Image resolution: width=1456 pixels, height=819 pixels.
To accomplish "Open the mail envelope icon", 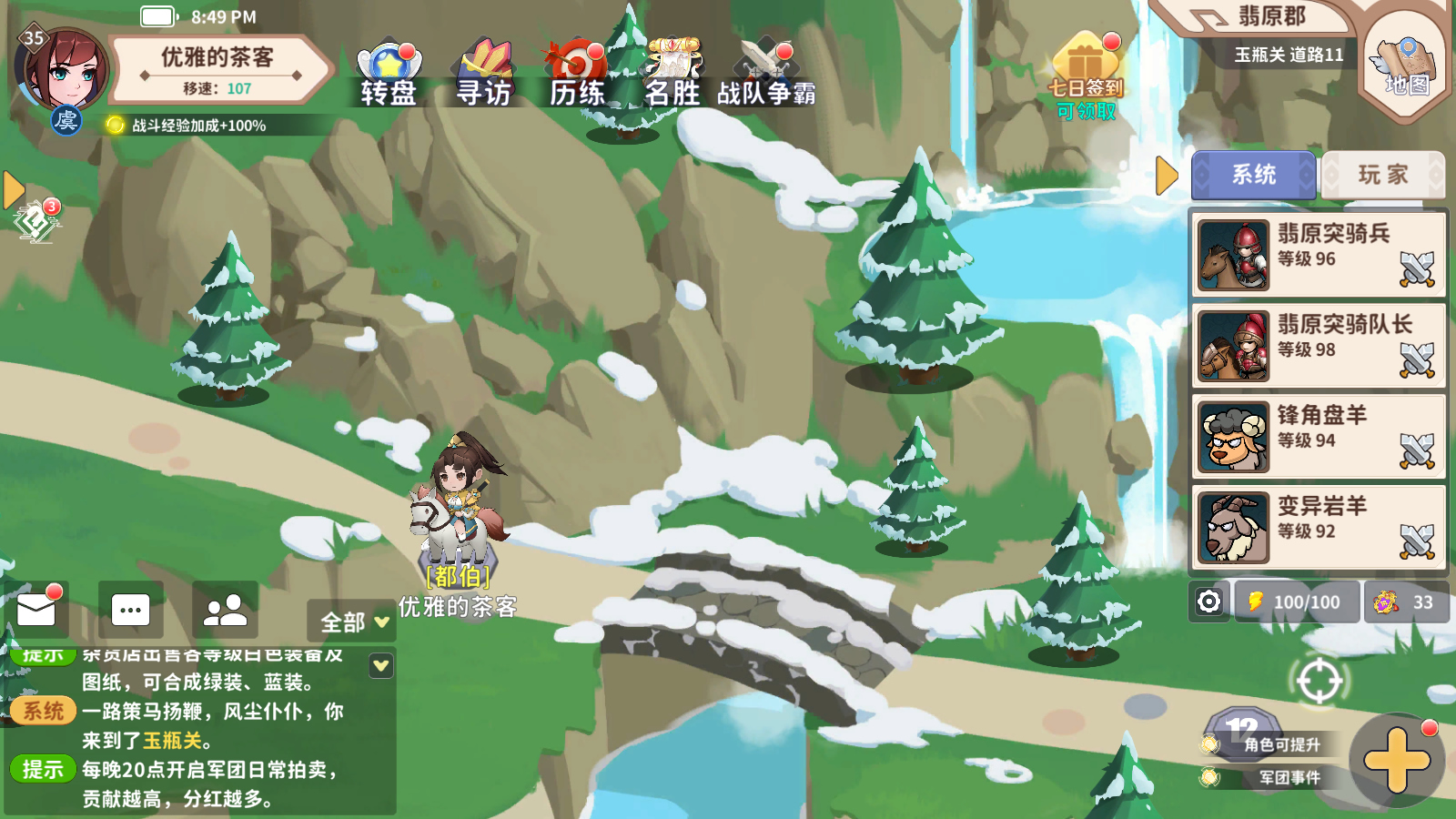I will tap(37, 609).
